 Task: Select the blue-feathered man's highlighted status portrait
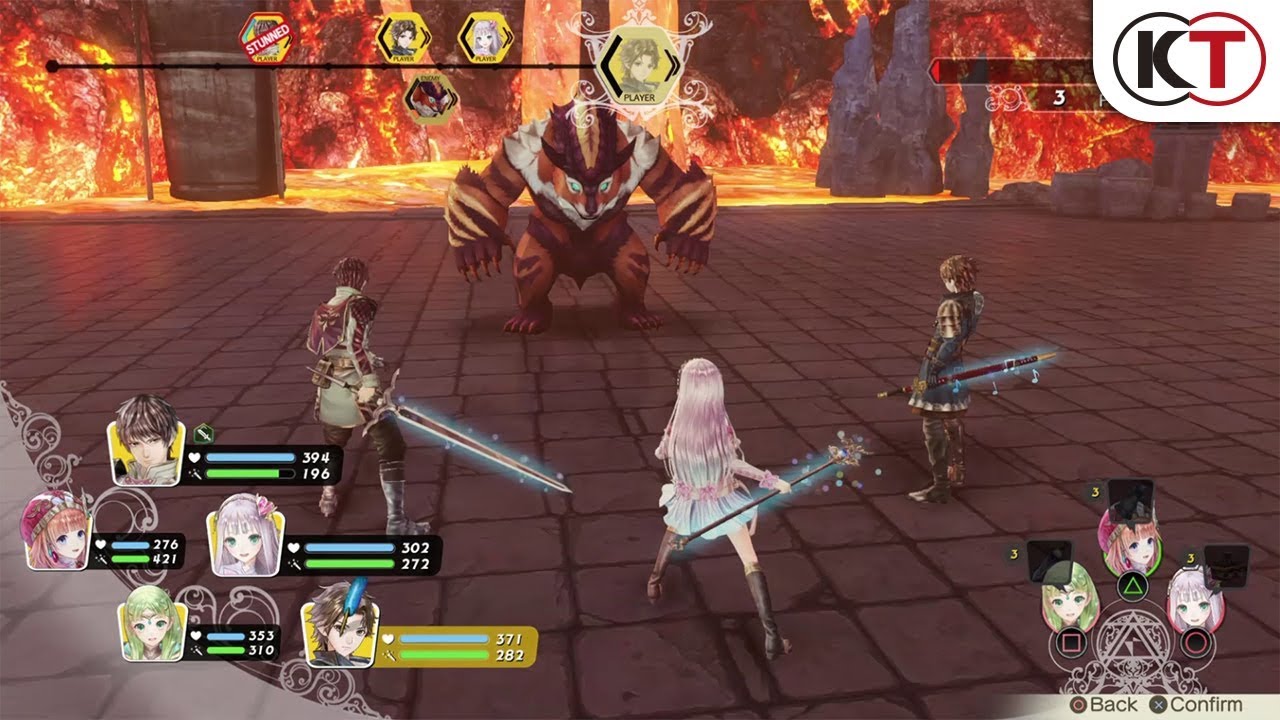338,626
